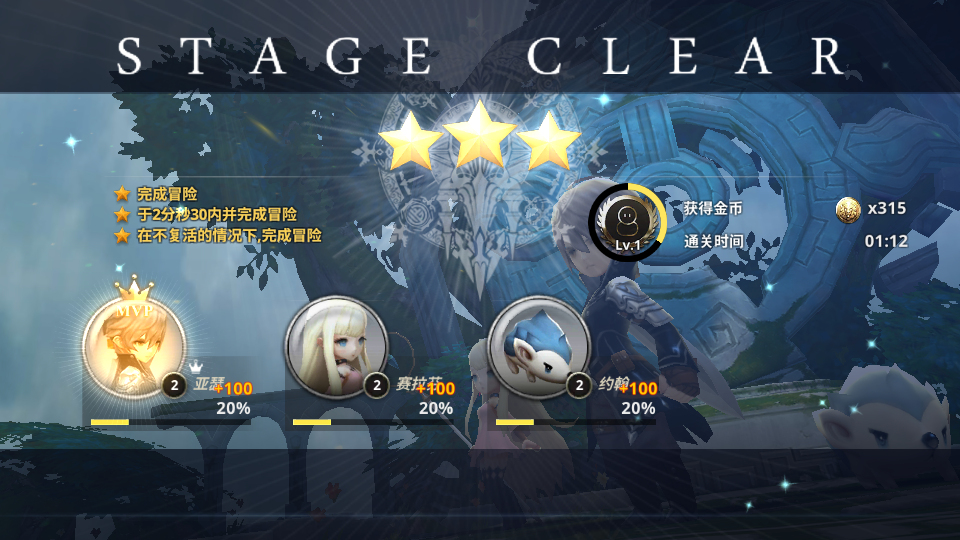The image size is (960, 540).
Task: Choose the blue hedgehog pet portrait
Action: (x=540, y=346)
